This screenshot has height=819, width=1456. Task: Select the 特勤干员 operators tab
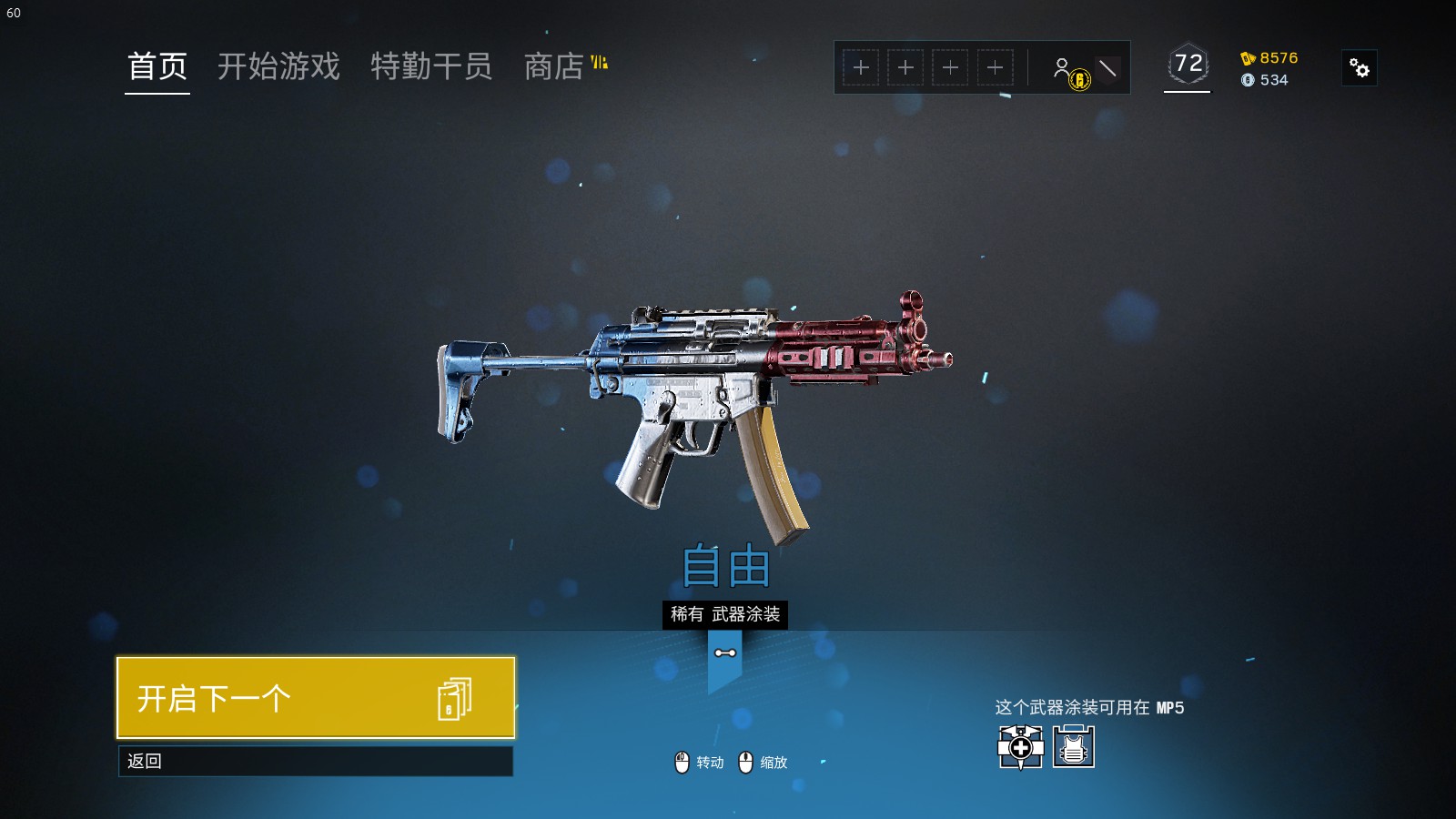431,66
